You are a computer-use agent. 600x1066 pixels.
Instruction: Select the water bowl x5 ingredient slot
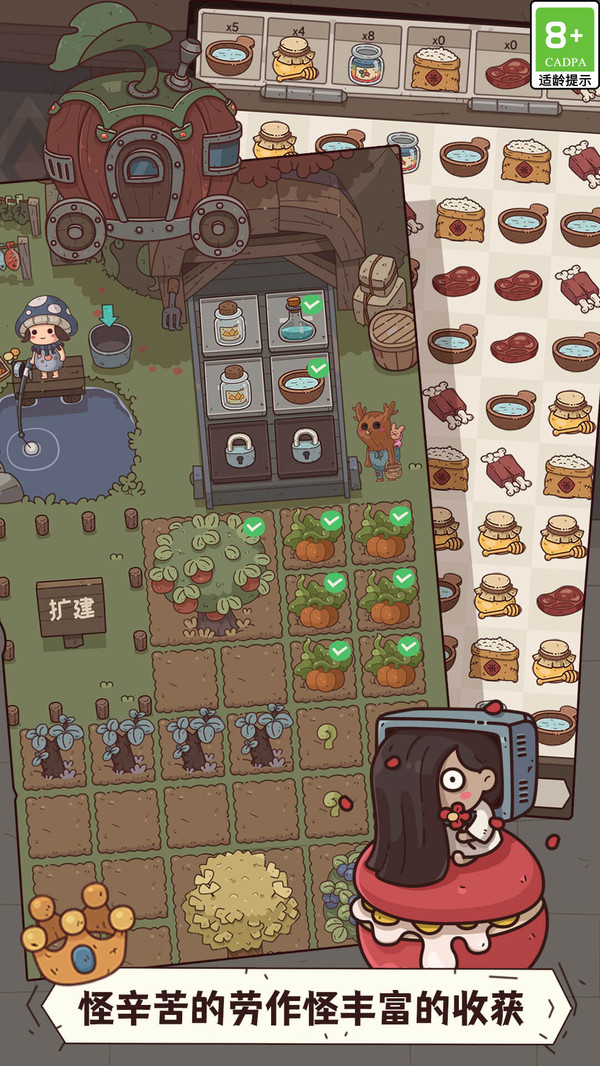tap(230, 53)
